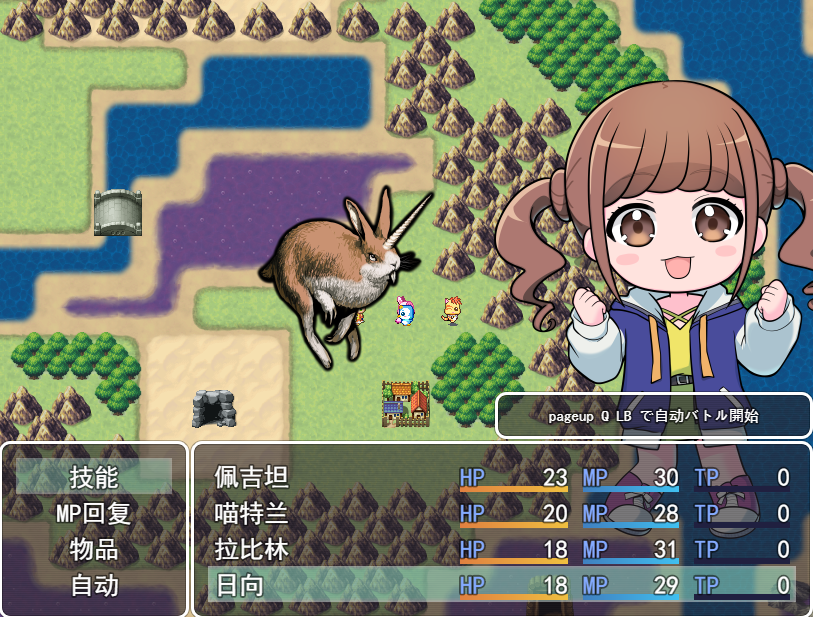Select party member 喵特兰
The width and height of the screenshot is (813, 617).
(x=252, y=514)
